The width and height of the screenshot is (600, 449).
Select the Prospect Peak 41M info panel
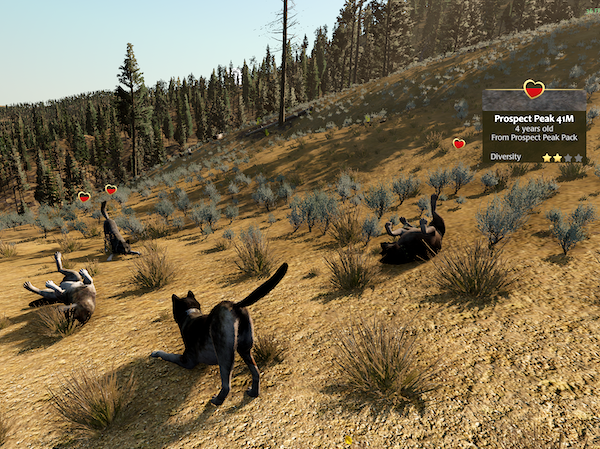tap(533, 127)
